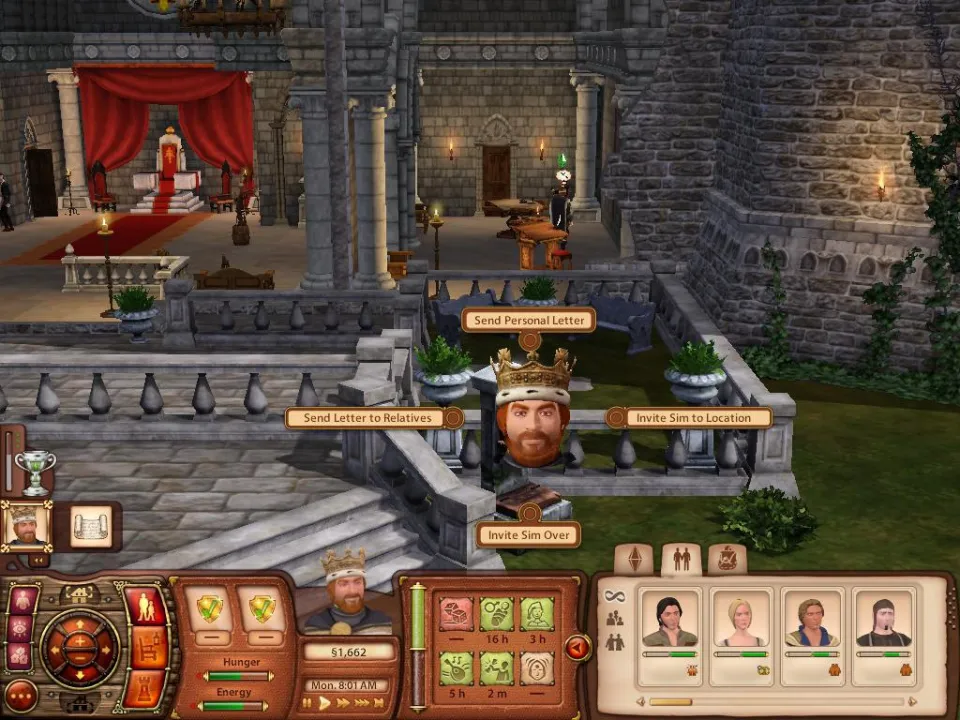This screenshot has height=720, width=960.
Task: Open the sailing ship tab
Action: [x=727, y=558]
